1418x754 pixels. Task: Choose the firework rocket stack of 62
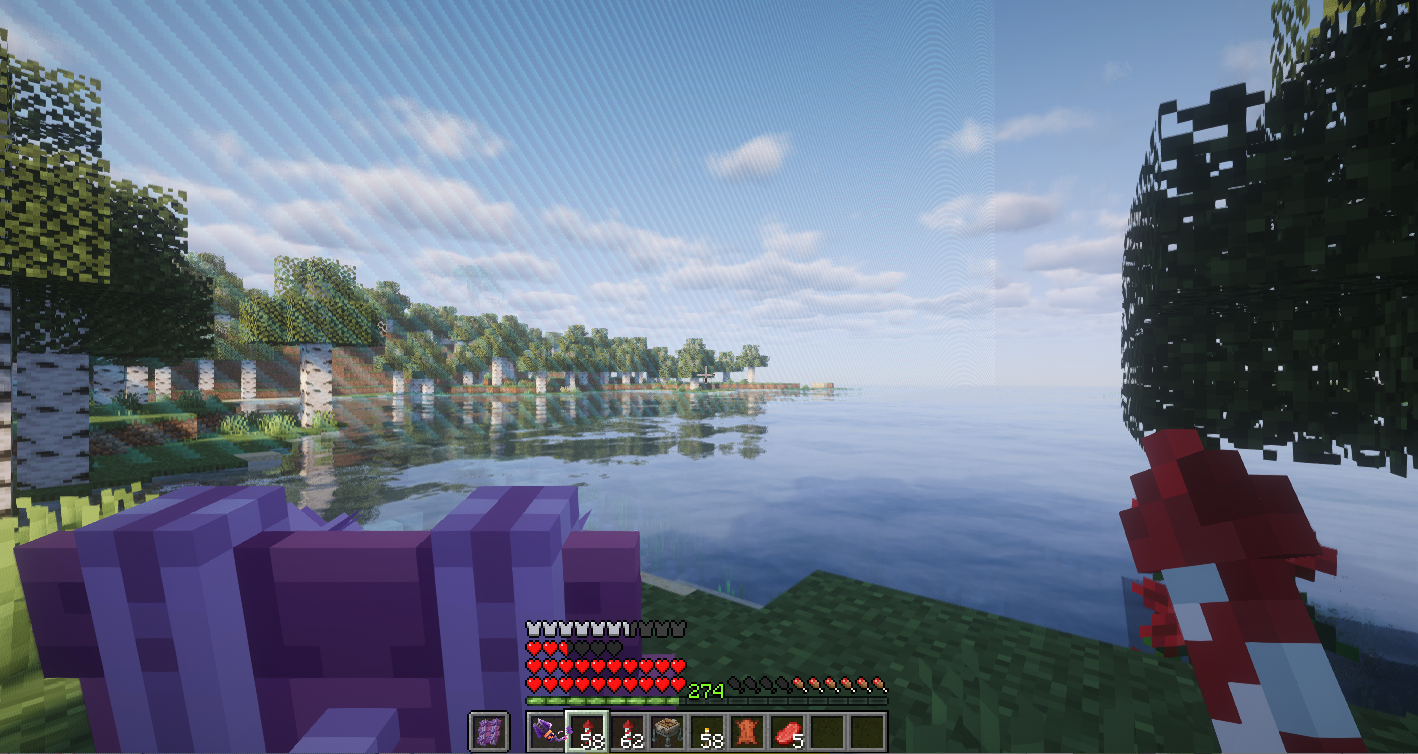[x=626, y=731]
